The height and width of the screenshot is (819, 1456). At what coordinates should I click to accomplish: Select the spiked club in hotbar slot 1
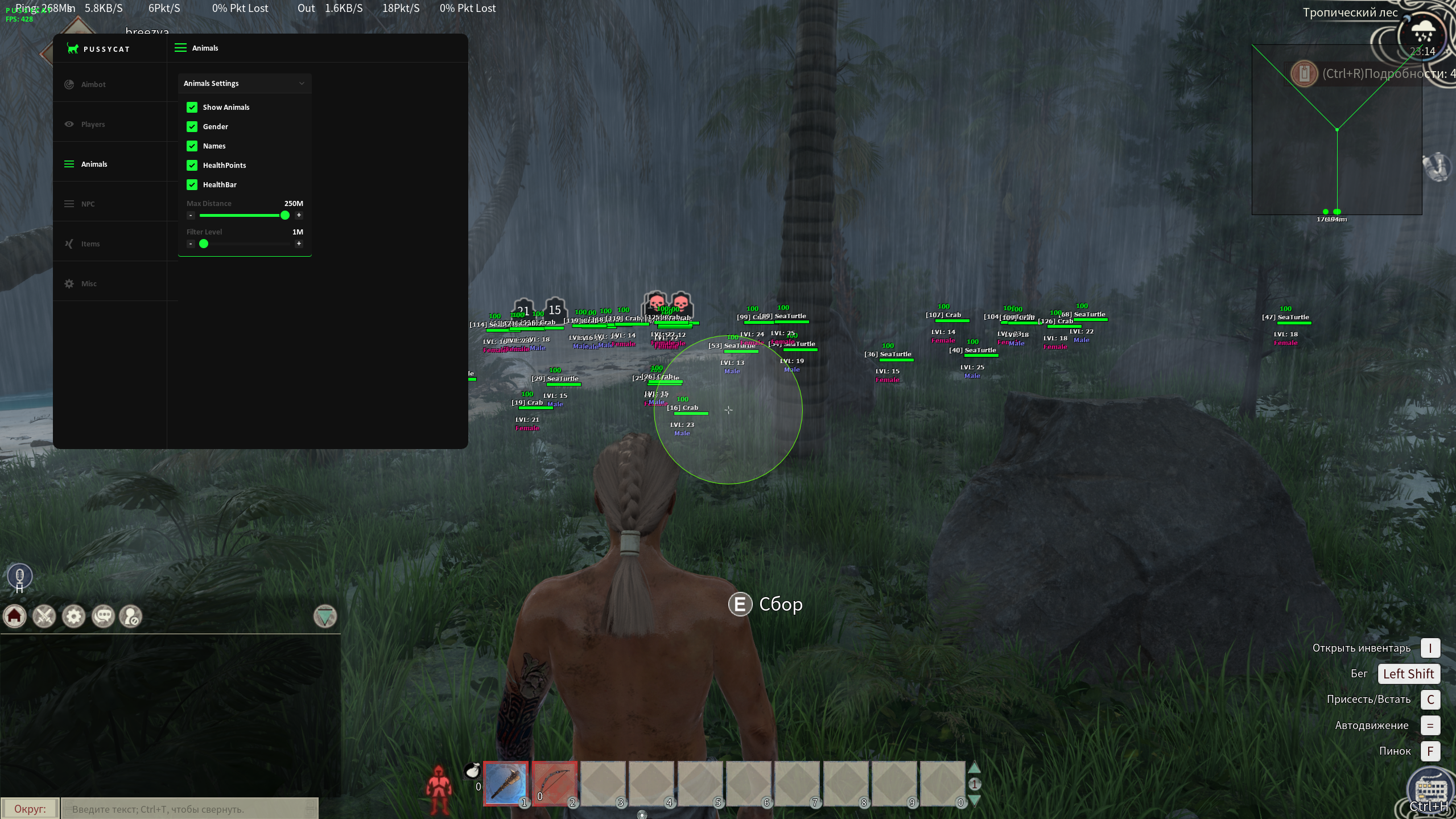point(506,784)
